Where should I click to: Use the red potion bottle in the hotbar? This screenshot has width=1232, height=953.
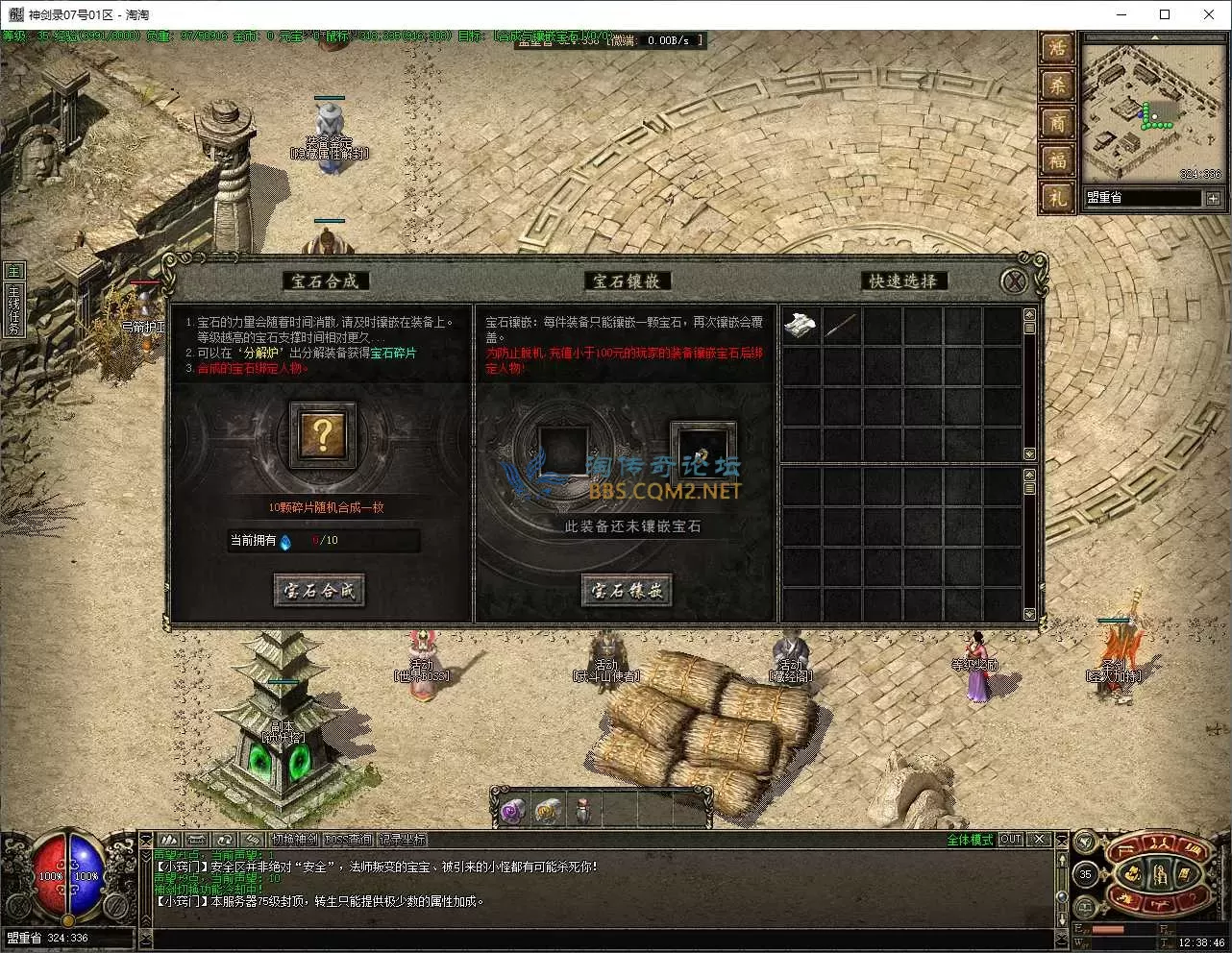coord(582,812)
